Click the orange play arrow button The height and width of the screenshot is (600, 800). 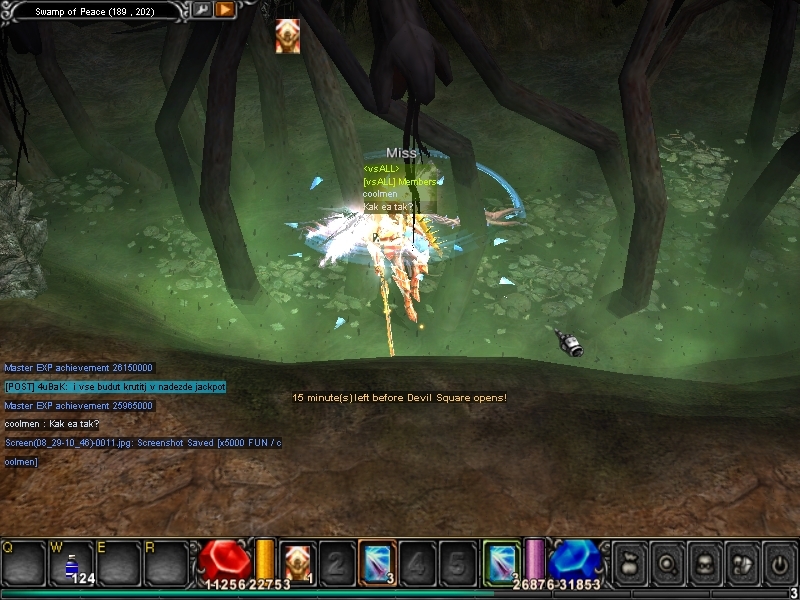click(x=225, y=10)
